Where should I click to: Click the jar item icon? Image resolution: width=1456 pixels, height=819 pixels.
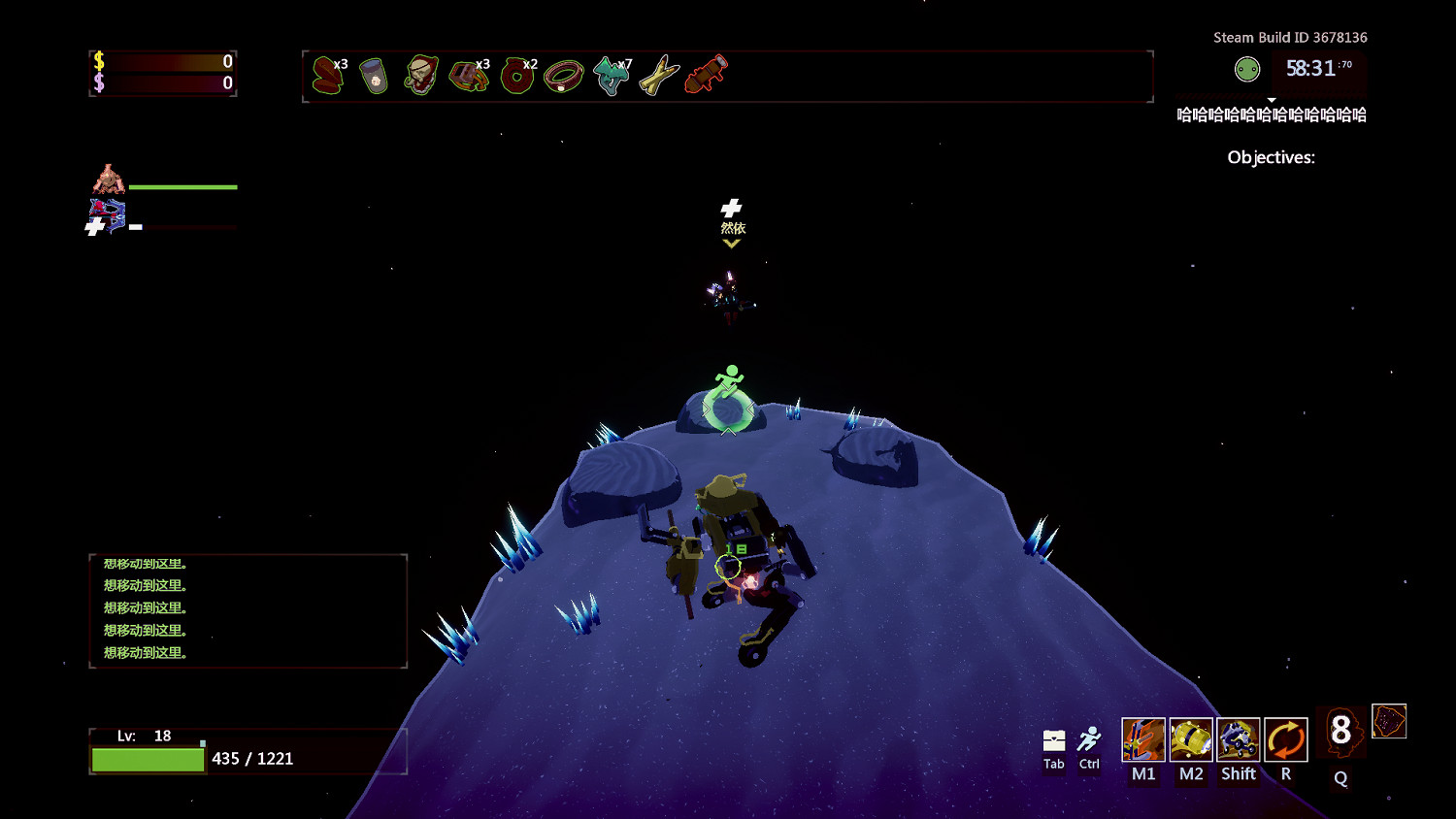(x=374, y=76)
